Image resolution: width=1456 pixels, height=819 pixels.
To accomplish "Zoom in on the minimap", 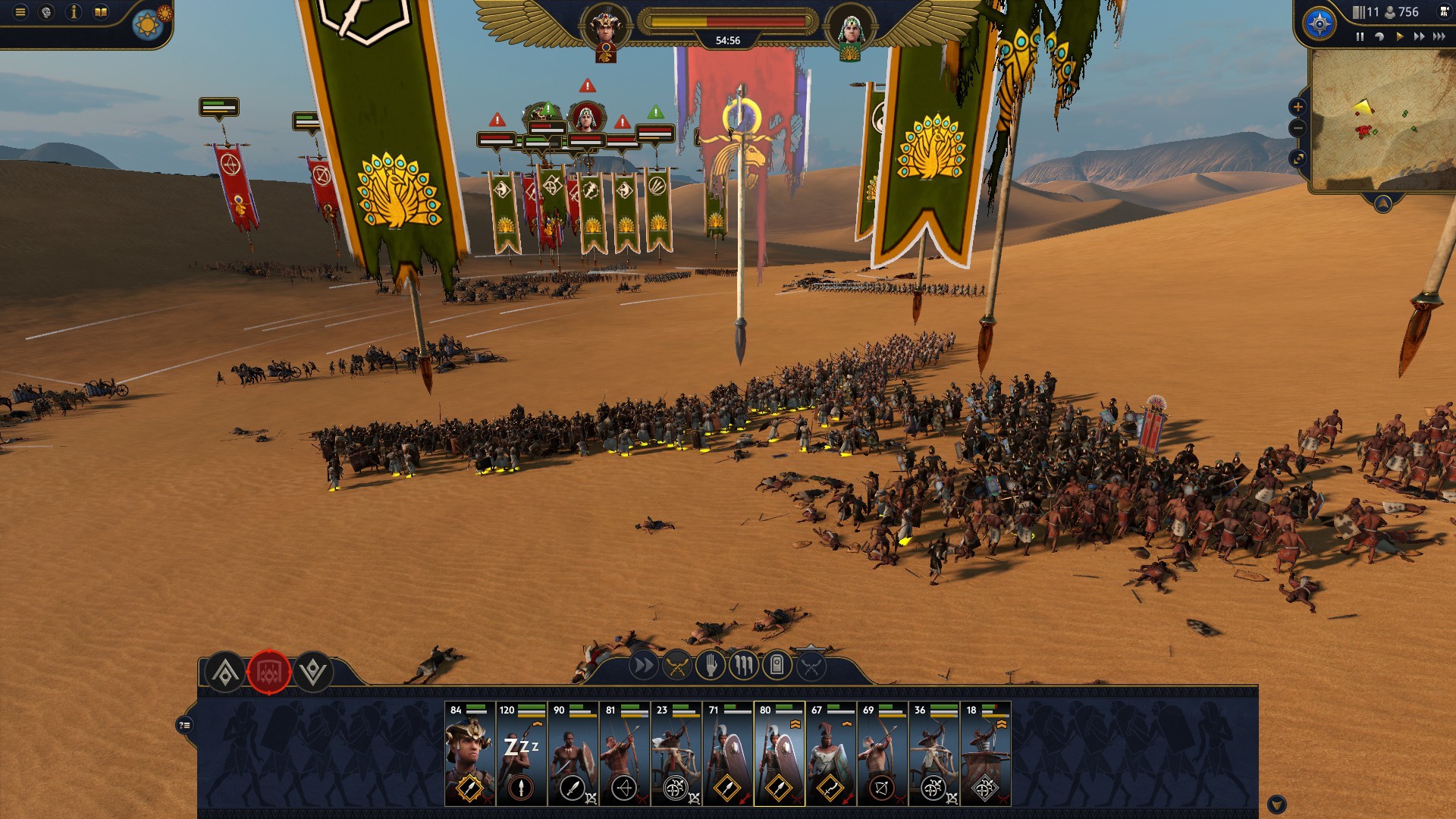I will (x=1298, y=107).
